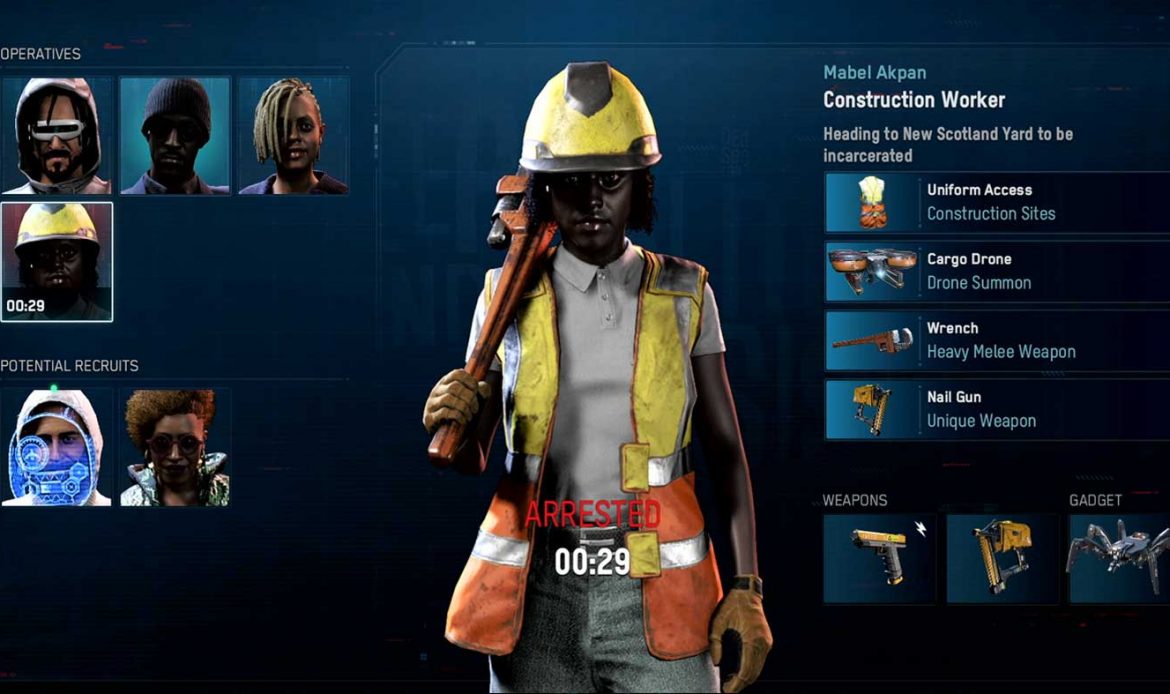The image size is (1170, 694).
Task: Choose the operative in the black beanie
Action: 175,135
